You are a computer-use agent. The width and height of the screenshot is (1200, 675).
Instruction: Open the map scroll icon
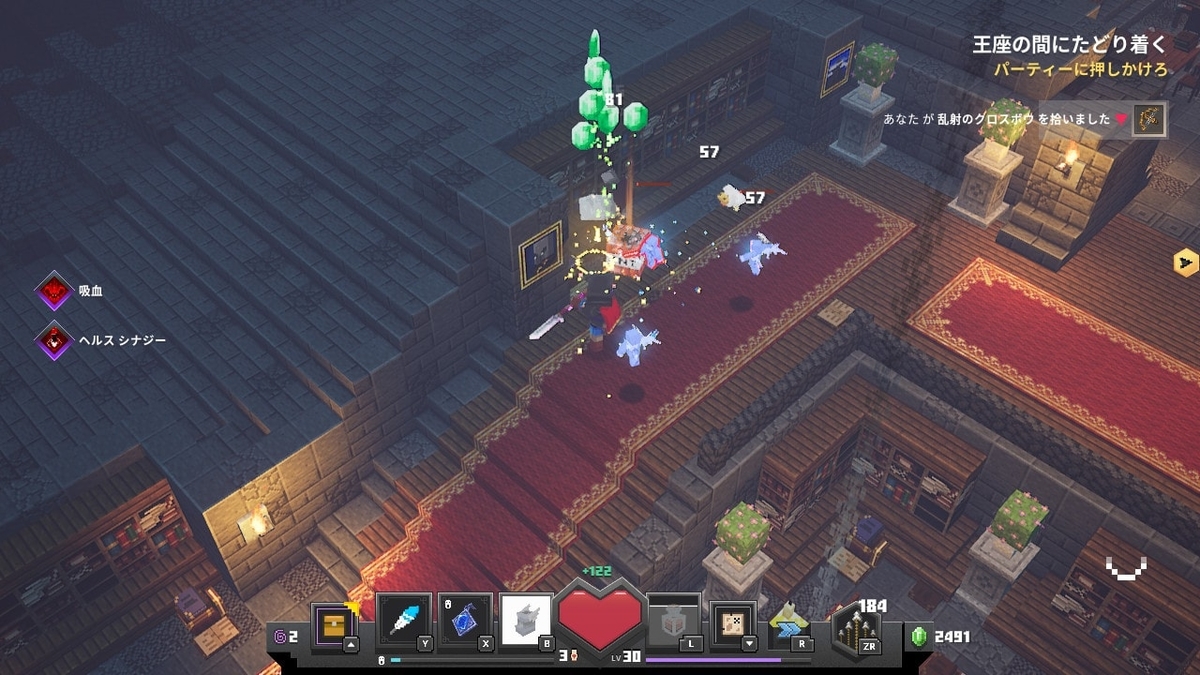pyautogui.click(x=732, y=622)
